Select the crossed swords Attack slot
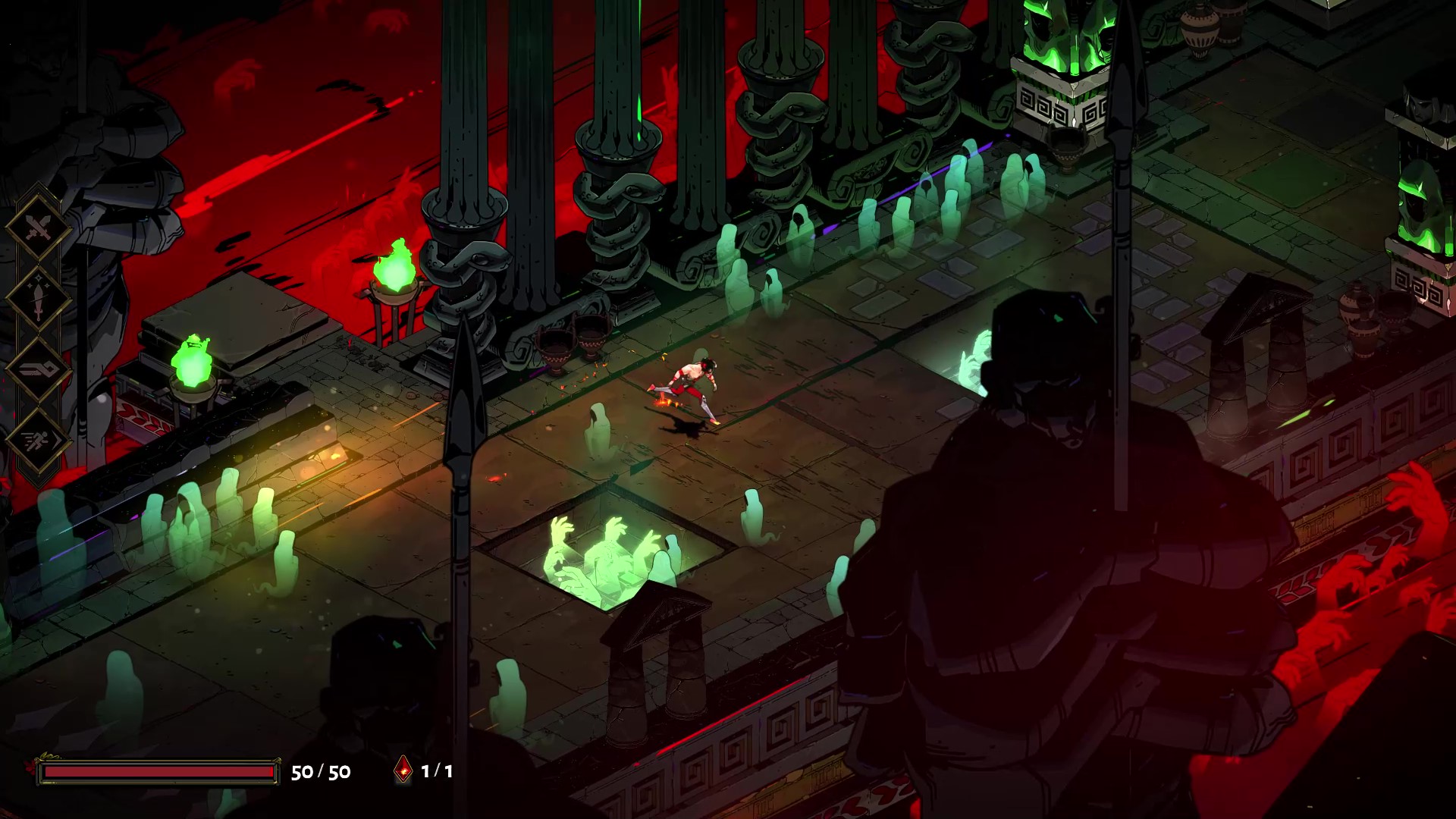This screenshot has height=819, width=1456. click(x=38, y=227)
